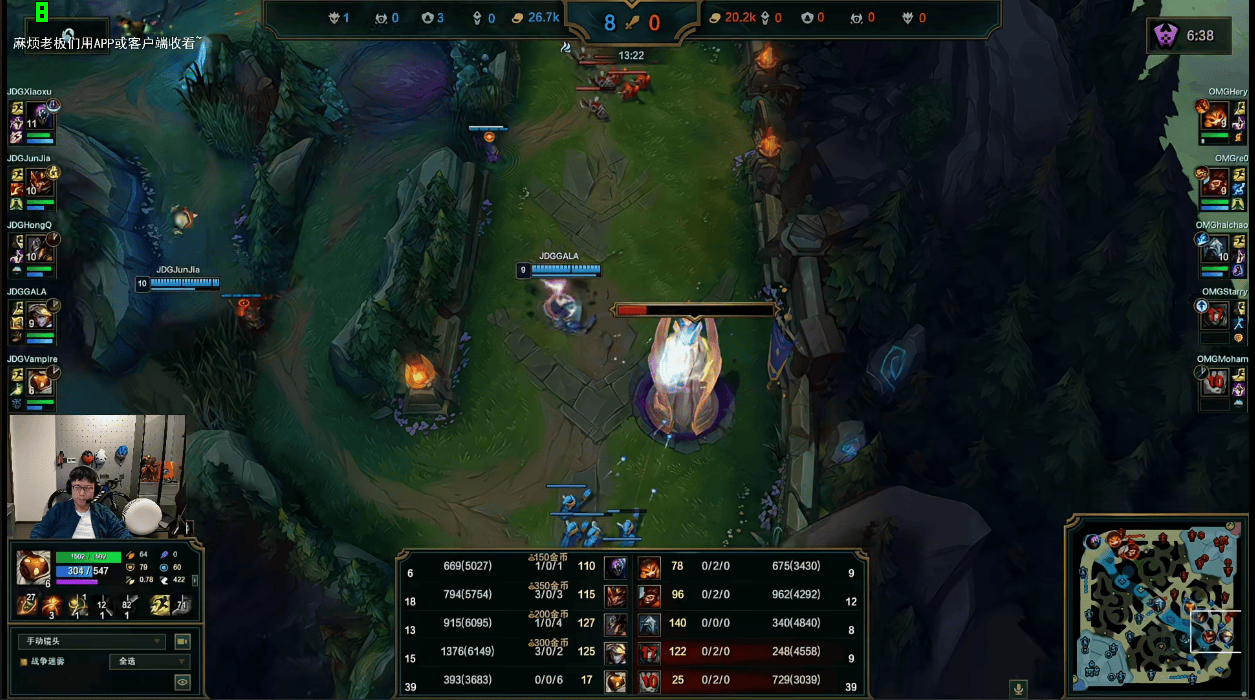Viewport: 1255px width, 700px height.
Task: Toggle the eye visibility button
Action: (x=182, y=682)
